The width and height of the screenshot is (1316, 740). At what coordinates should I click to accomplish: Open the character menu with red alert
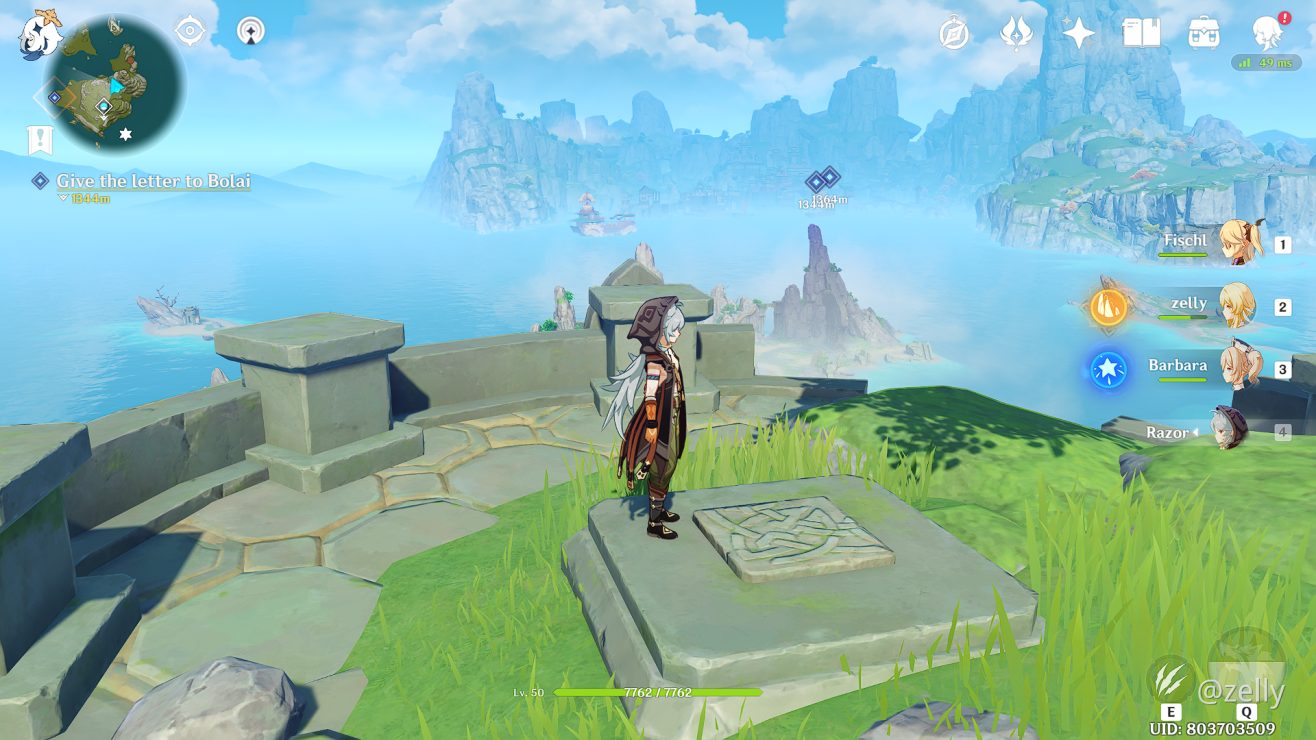coord(1268,33)
